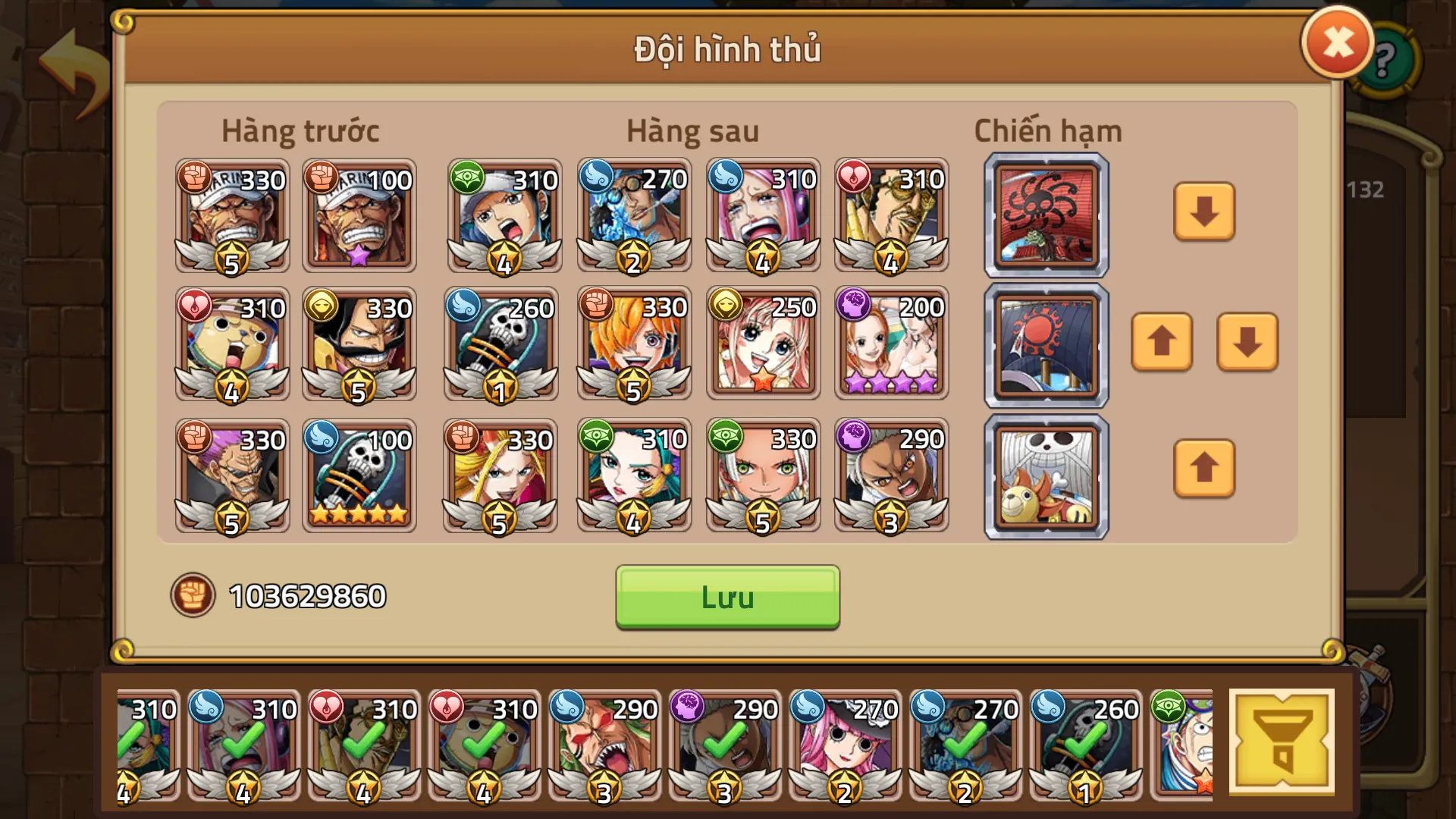Select the red pirate ship in Chiến hạm
1456x819 pixels.
[1045, 215]
